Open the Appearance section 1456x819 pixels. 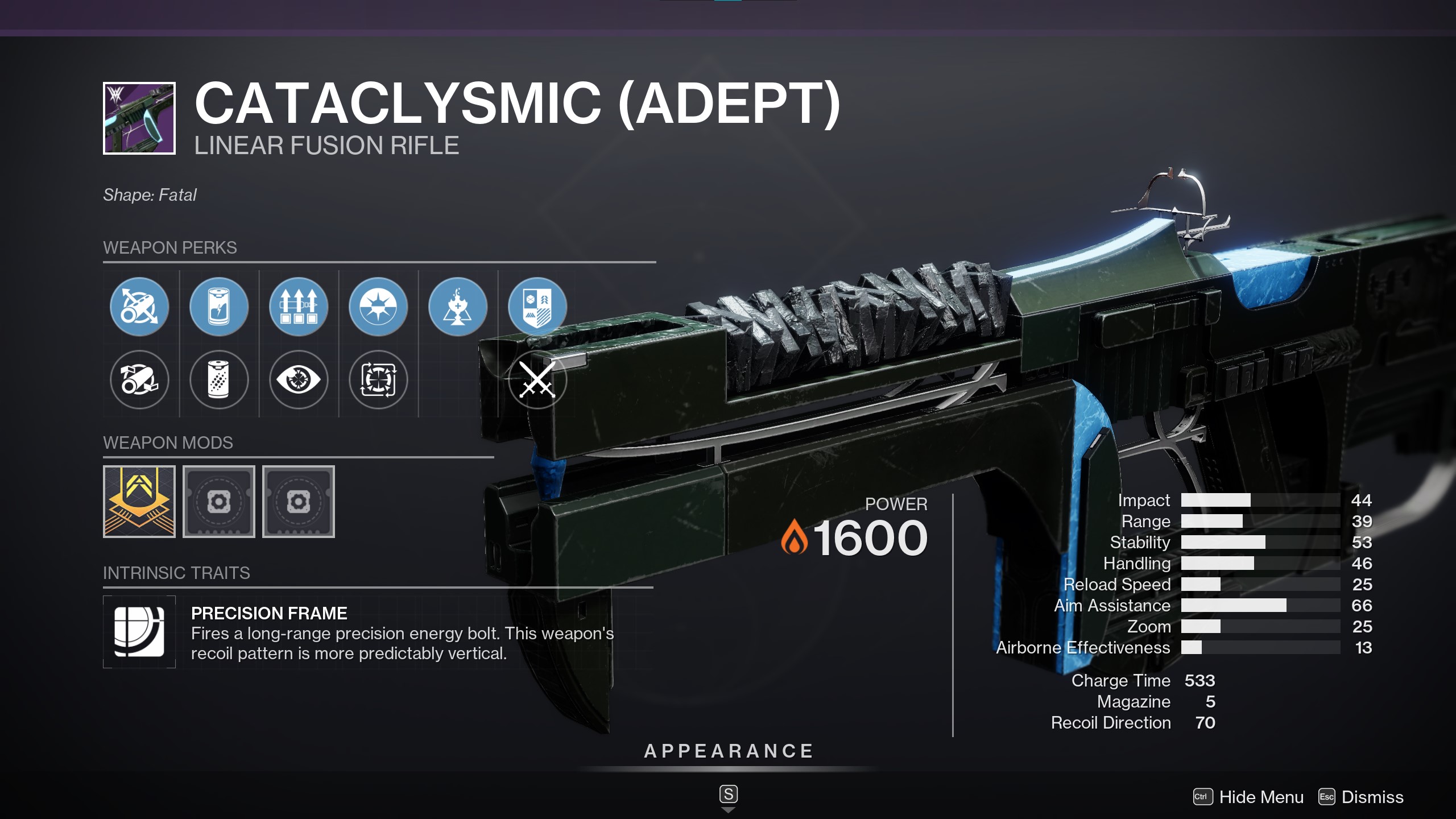tap(729, 751)
